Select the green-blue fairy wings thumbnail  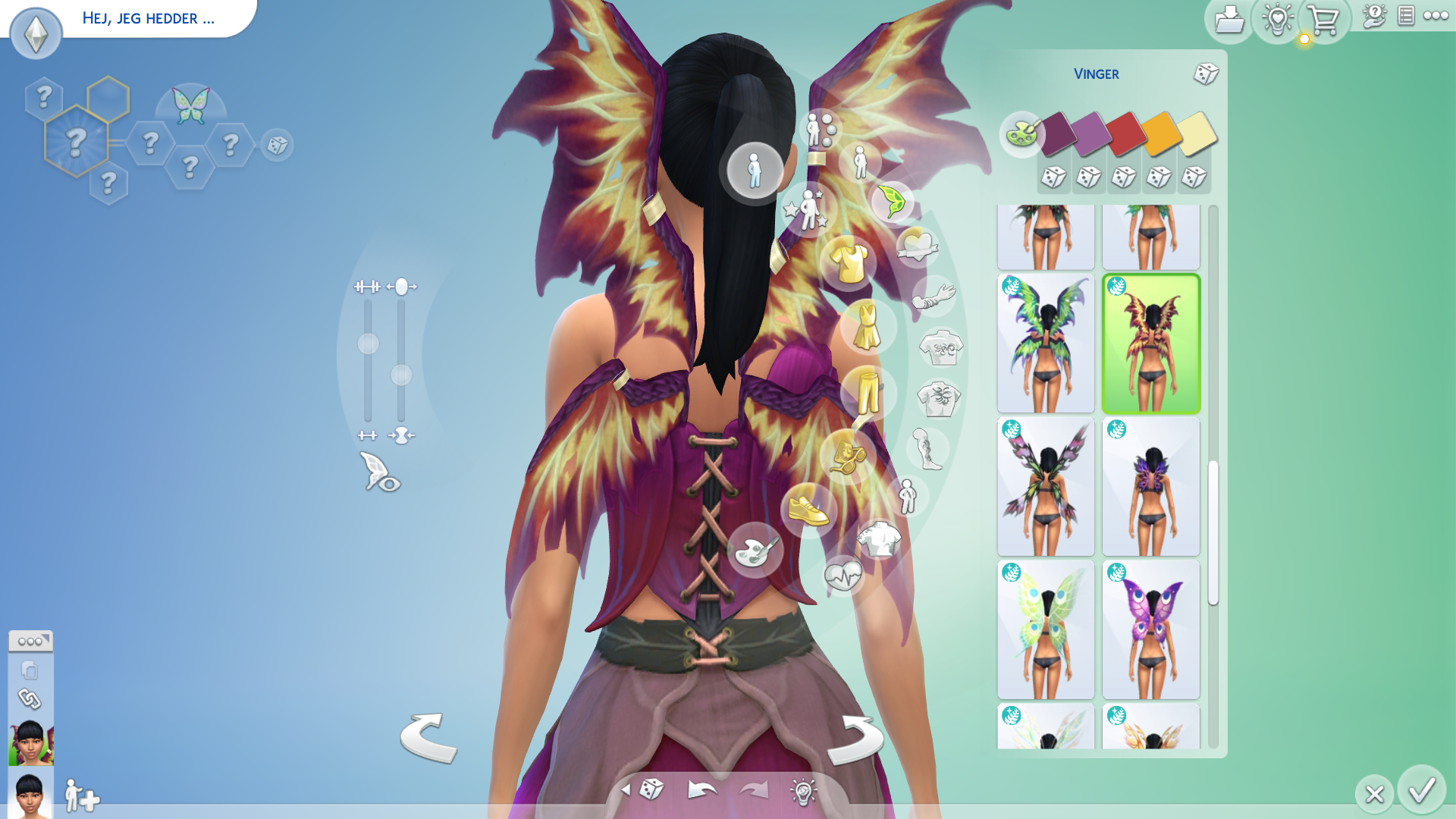coord(1046,344)
